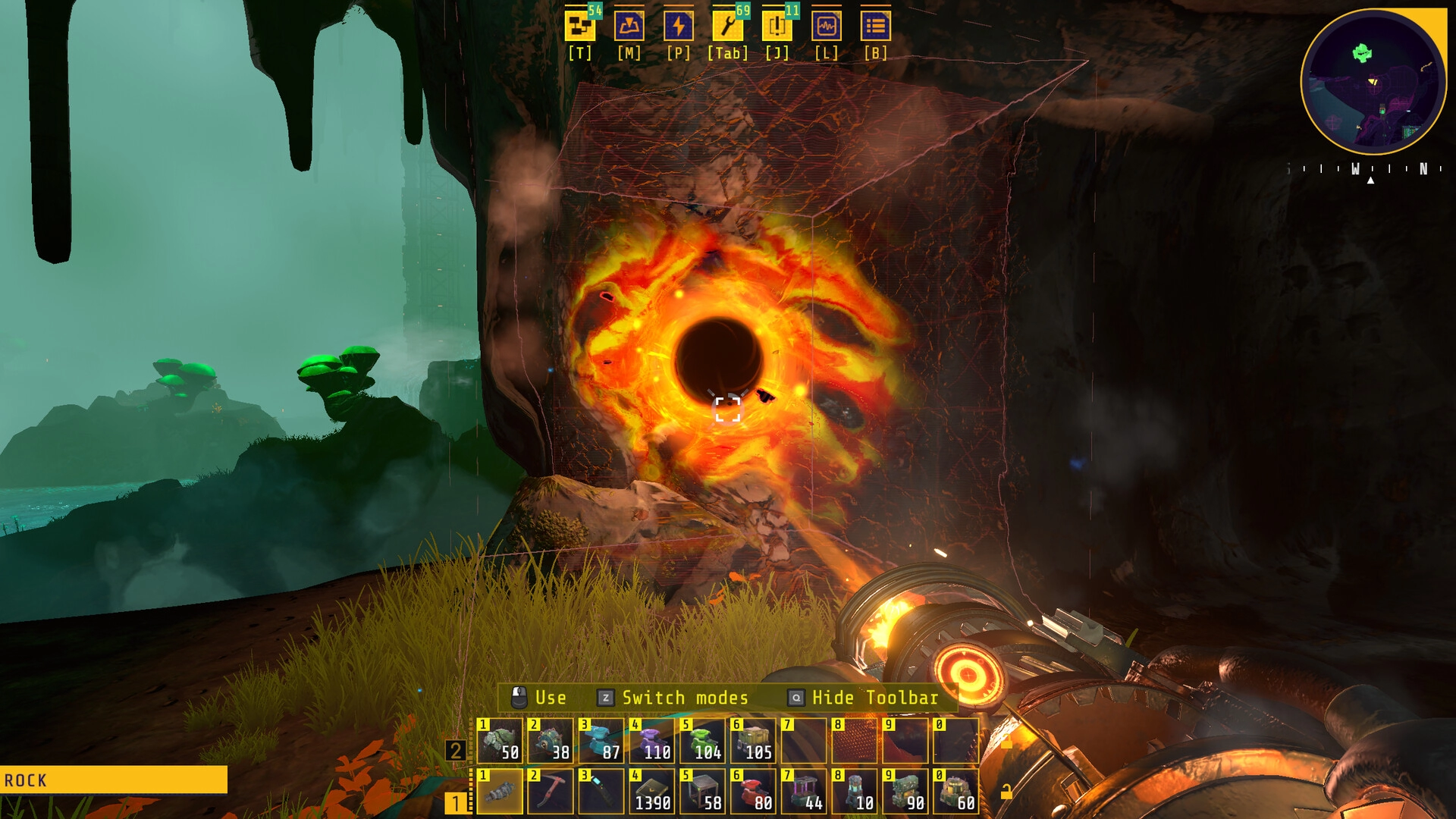Choose the green inserter slot with 104
The image size is (1456, 819).
(x=702, y=741)
